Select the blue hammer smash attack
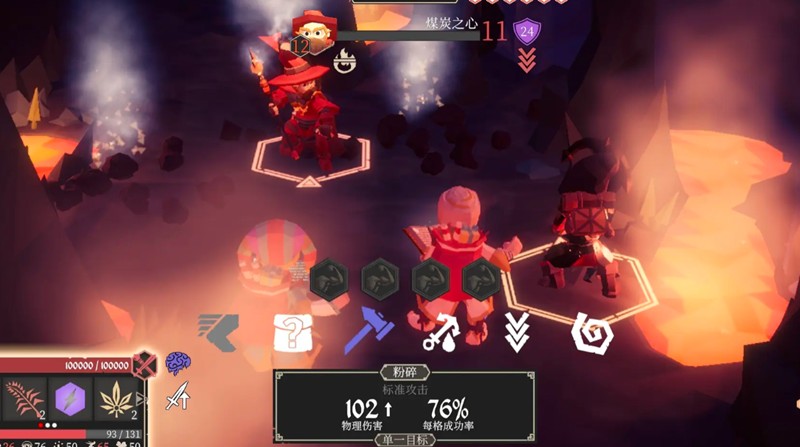 (x=369, y=331)
